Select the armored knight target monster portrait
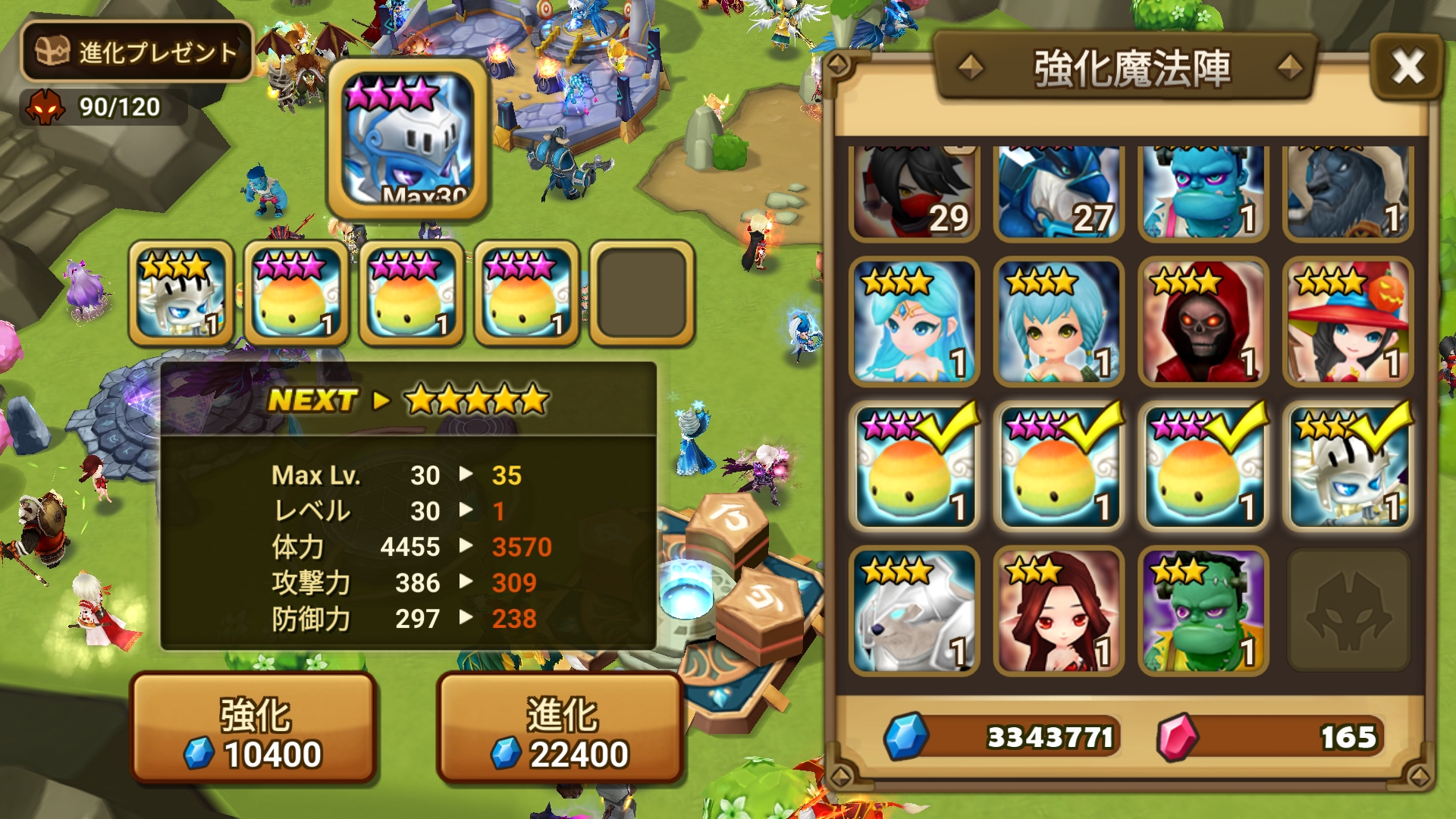The width and height of the screenshot is (1456, 819). pyautogui.click(x=407, y=140)
